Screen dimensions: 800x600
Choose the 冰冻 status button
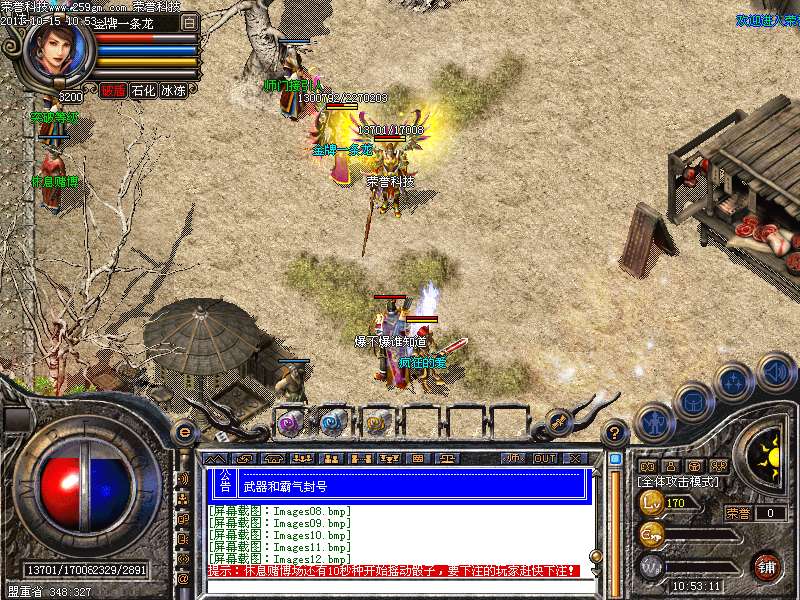(x=174, y=91)
